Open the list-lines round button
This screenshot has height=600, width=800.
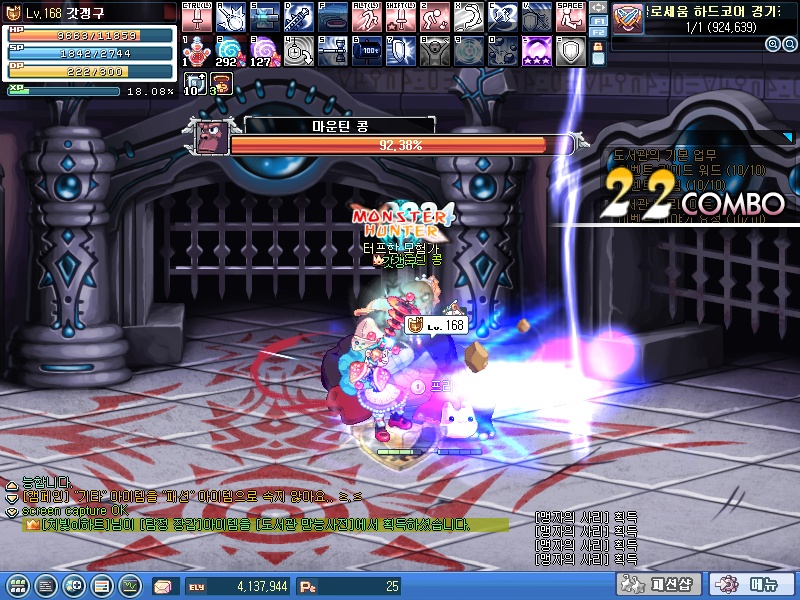pos(45,585)
